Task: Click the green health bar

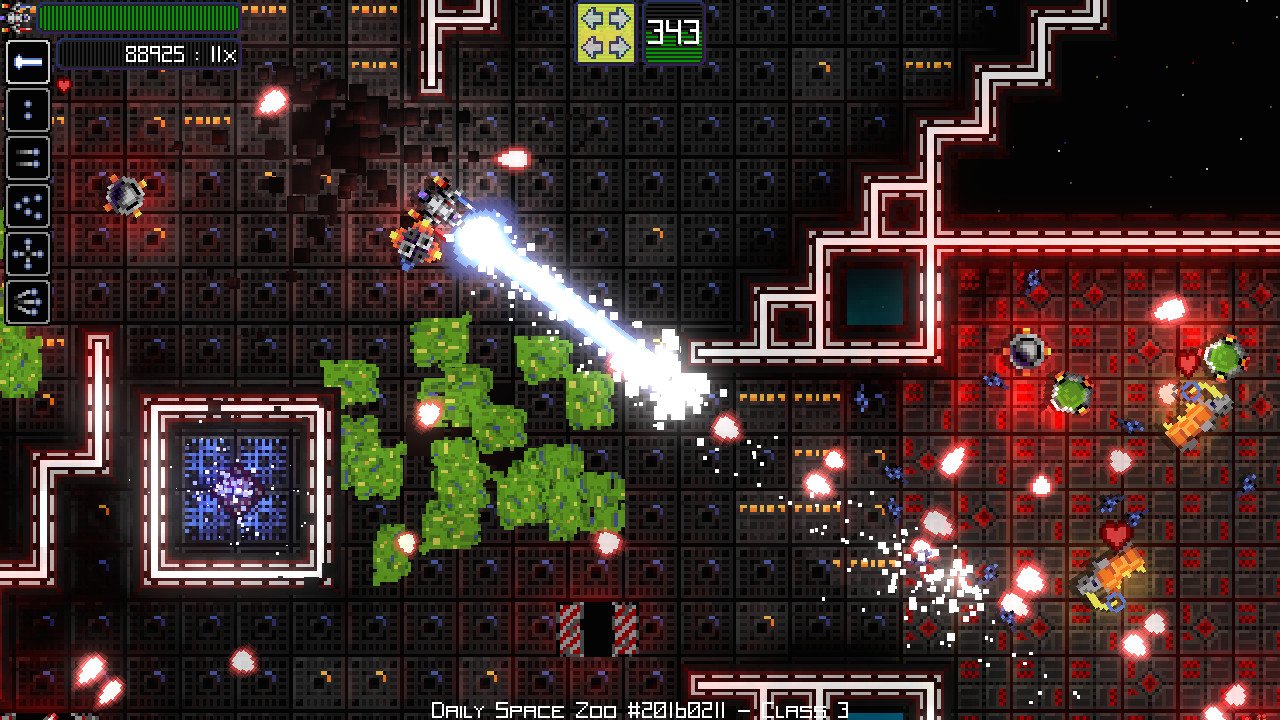Action: (x=140, y=17)
